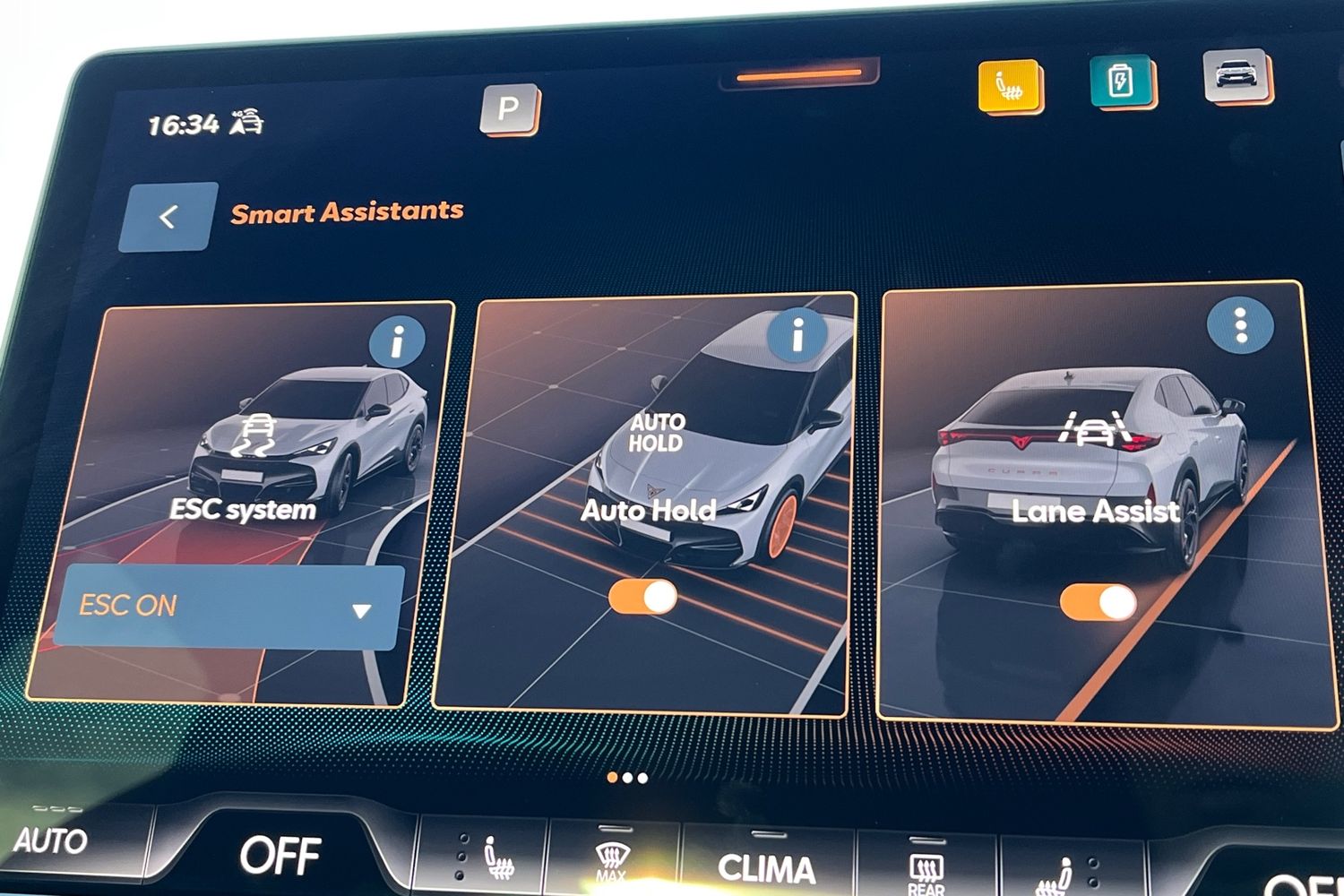Show info for ESC system
The image size is (1344, 896).
coord(397,341)
